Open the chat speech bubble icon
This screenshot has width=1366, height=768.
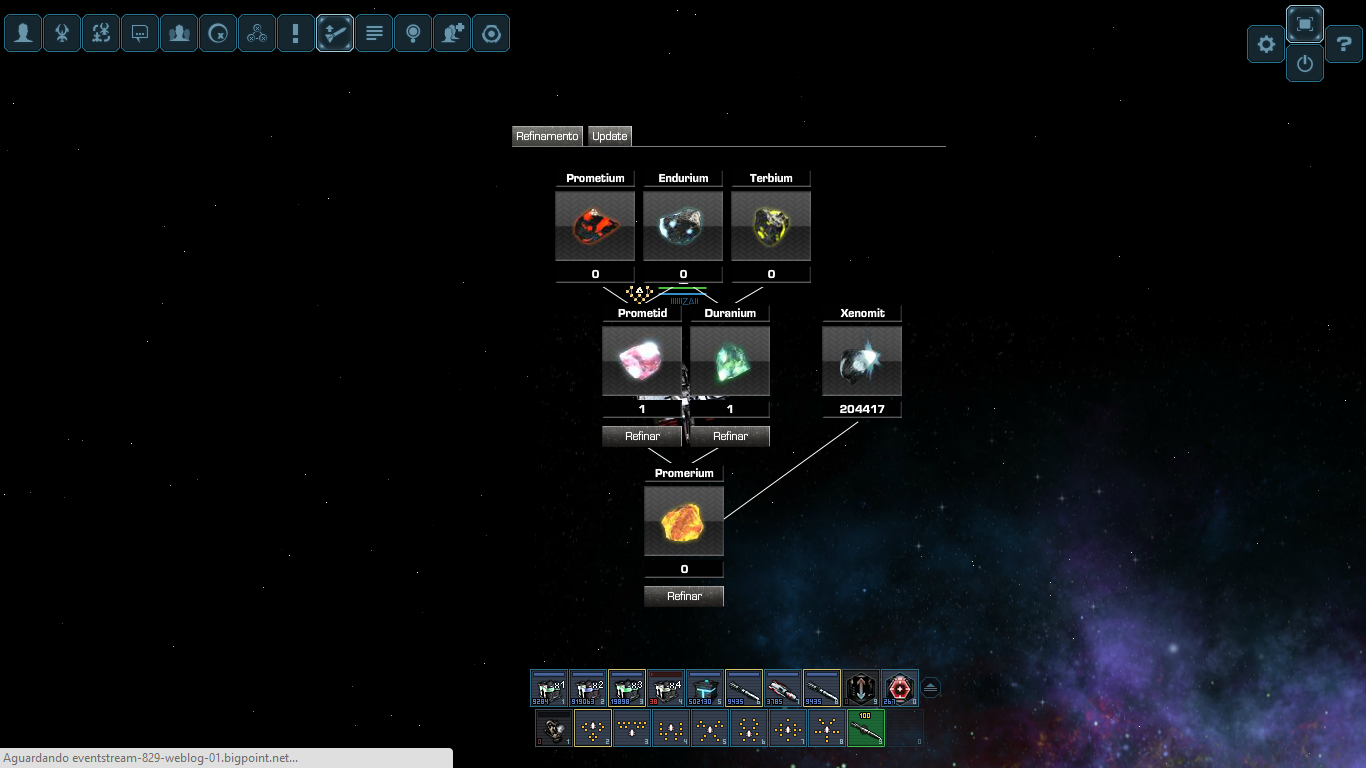[x=140, y=33]
